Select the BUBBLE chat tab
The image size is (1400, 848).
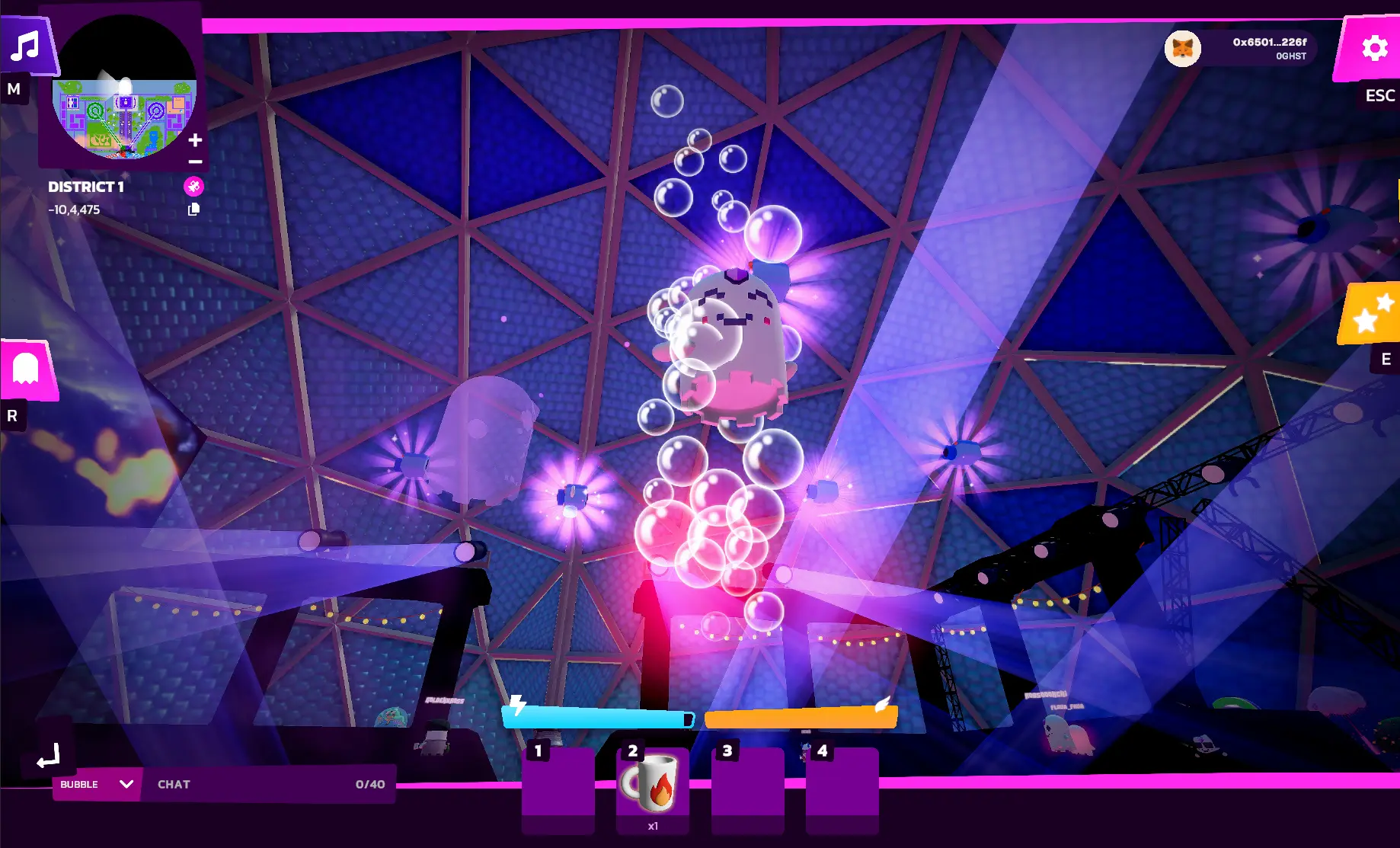pos(78,783)
